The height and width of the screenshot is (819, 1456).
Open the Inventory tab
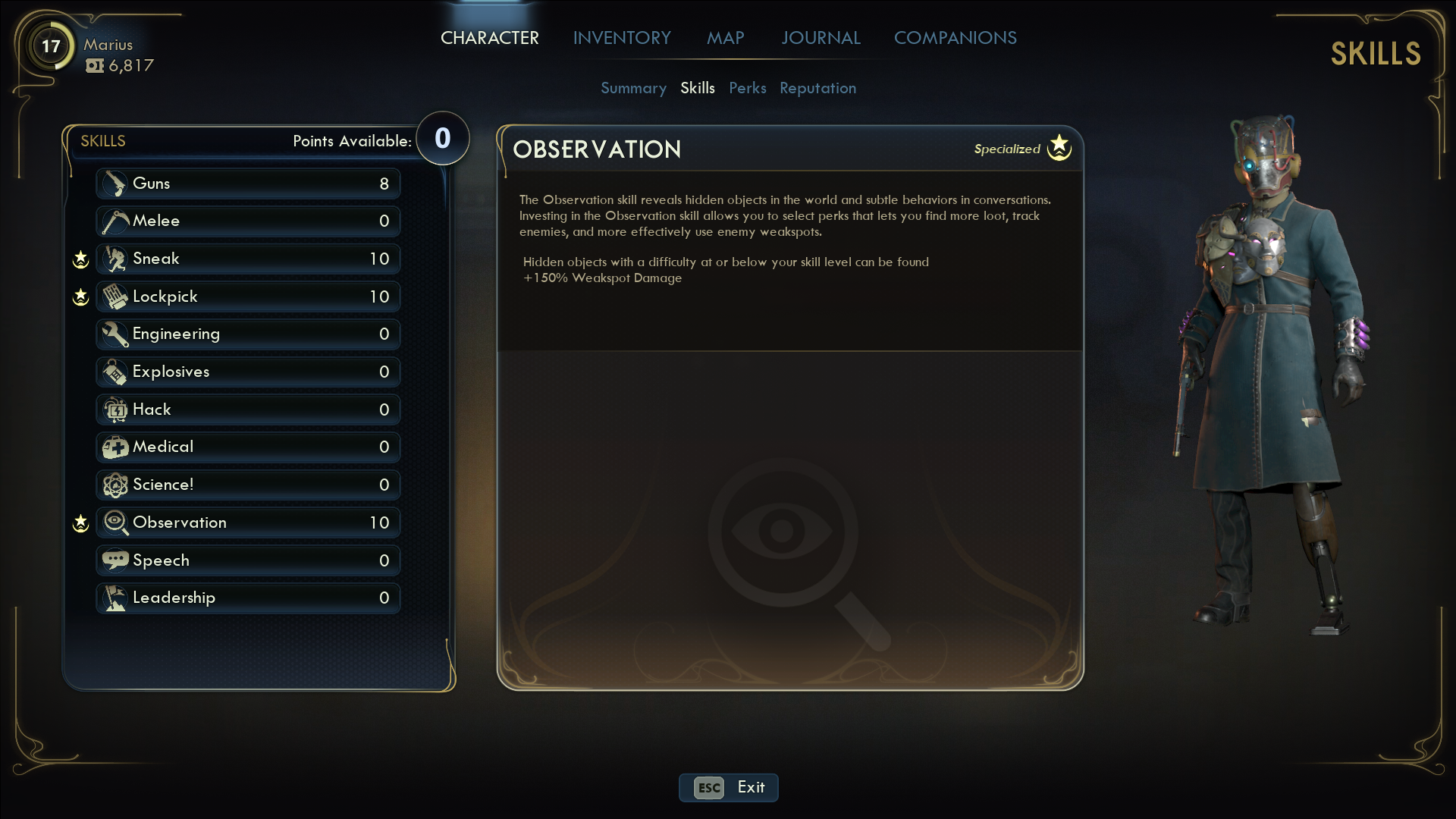click(622, 38)
